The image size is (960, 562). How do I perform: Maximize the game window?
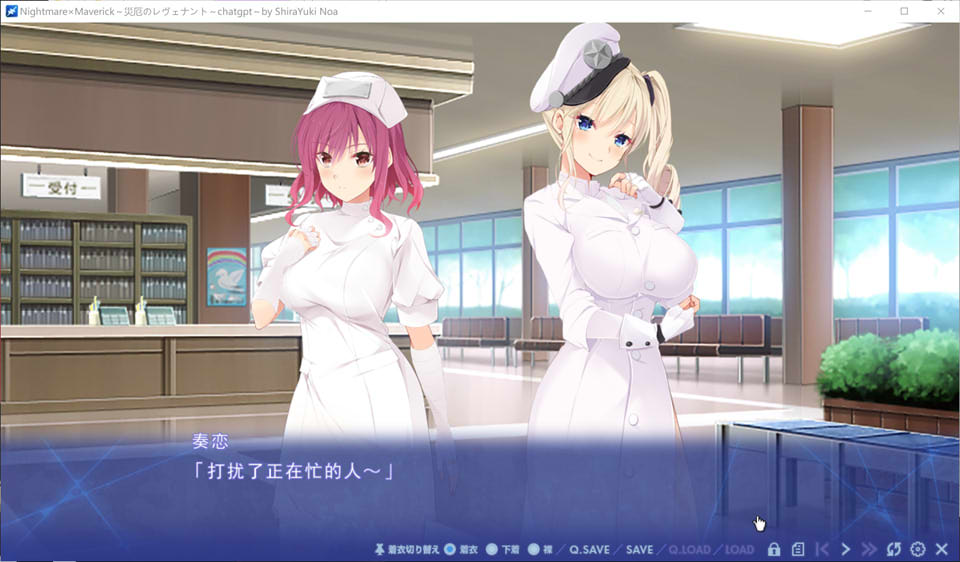[x=904, y=11]
